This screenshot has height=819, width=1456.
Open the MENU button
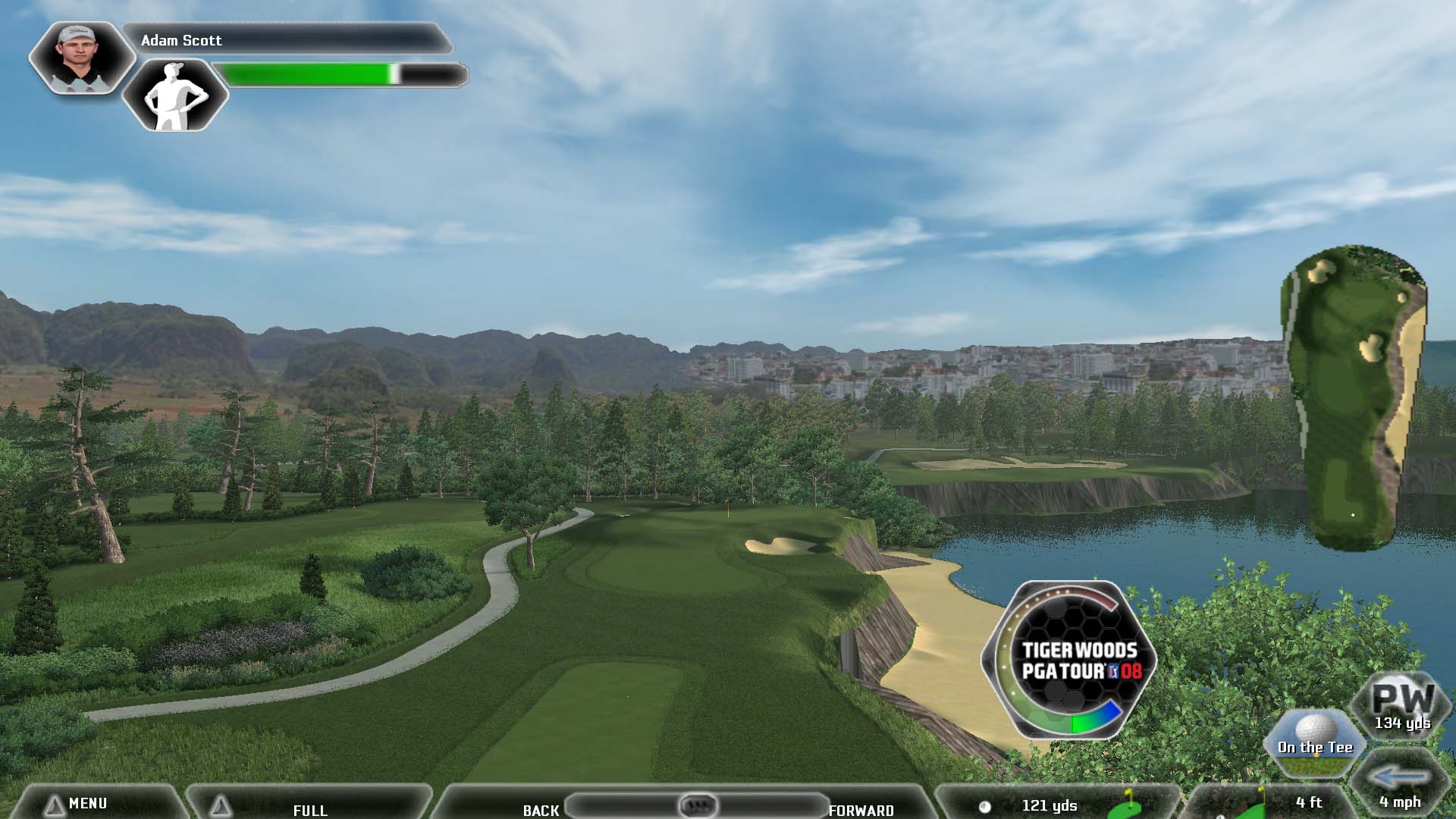pos(87,803)
